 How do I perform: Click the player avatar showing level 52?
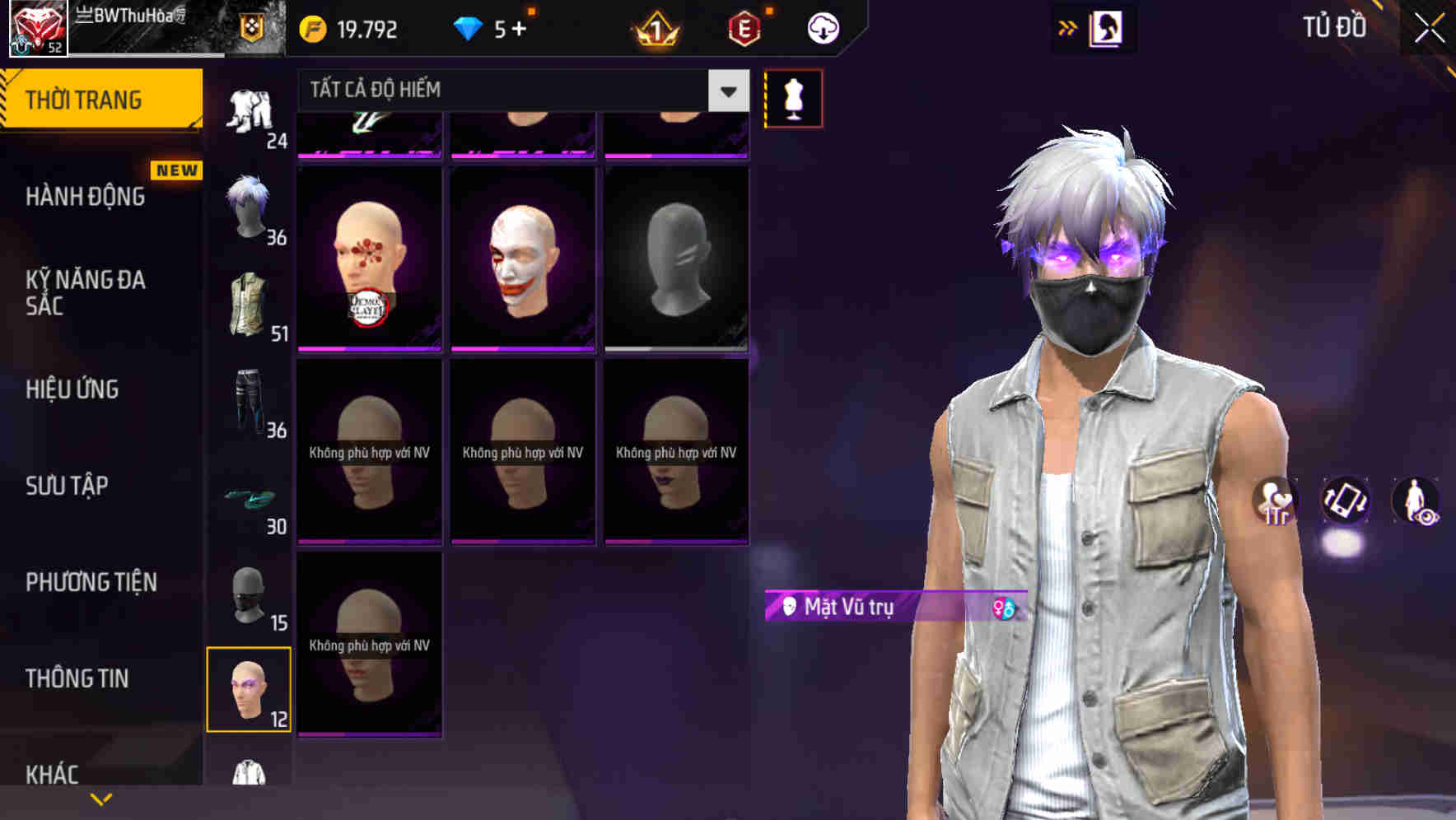click(35, 27)
